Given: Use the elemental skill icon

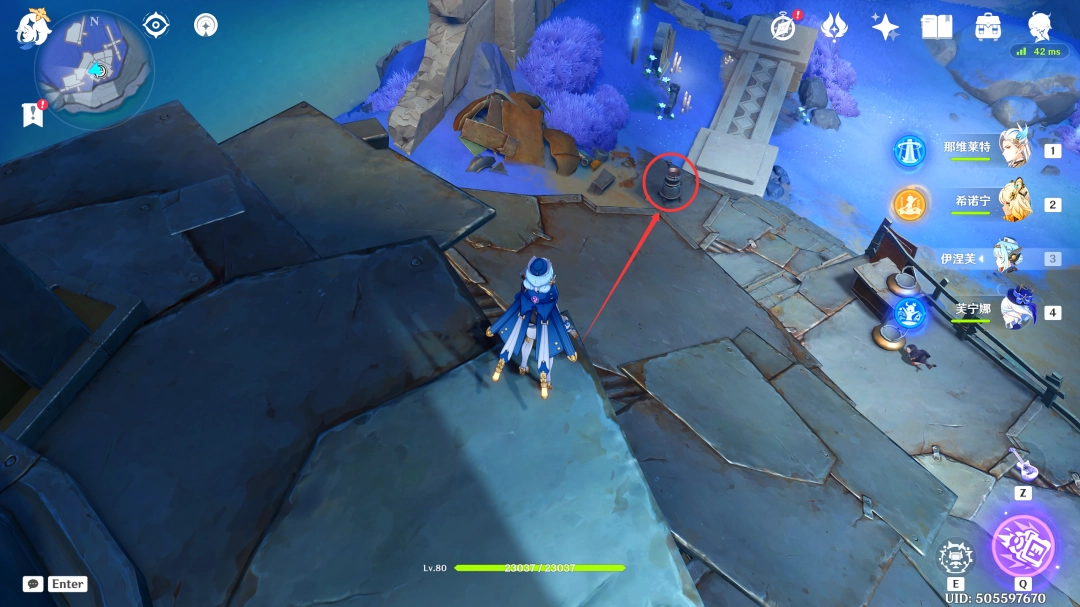Looking at the screenshot, I should coord(954,559).
